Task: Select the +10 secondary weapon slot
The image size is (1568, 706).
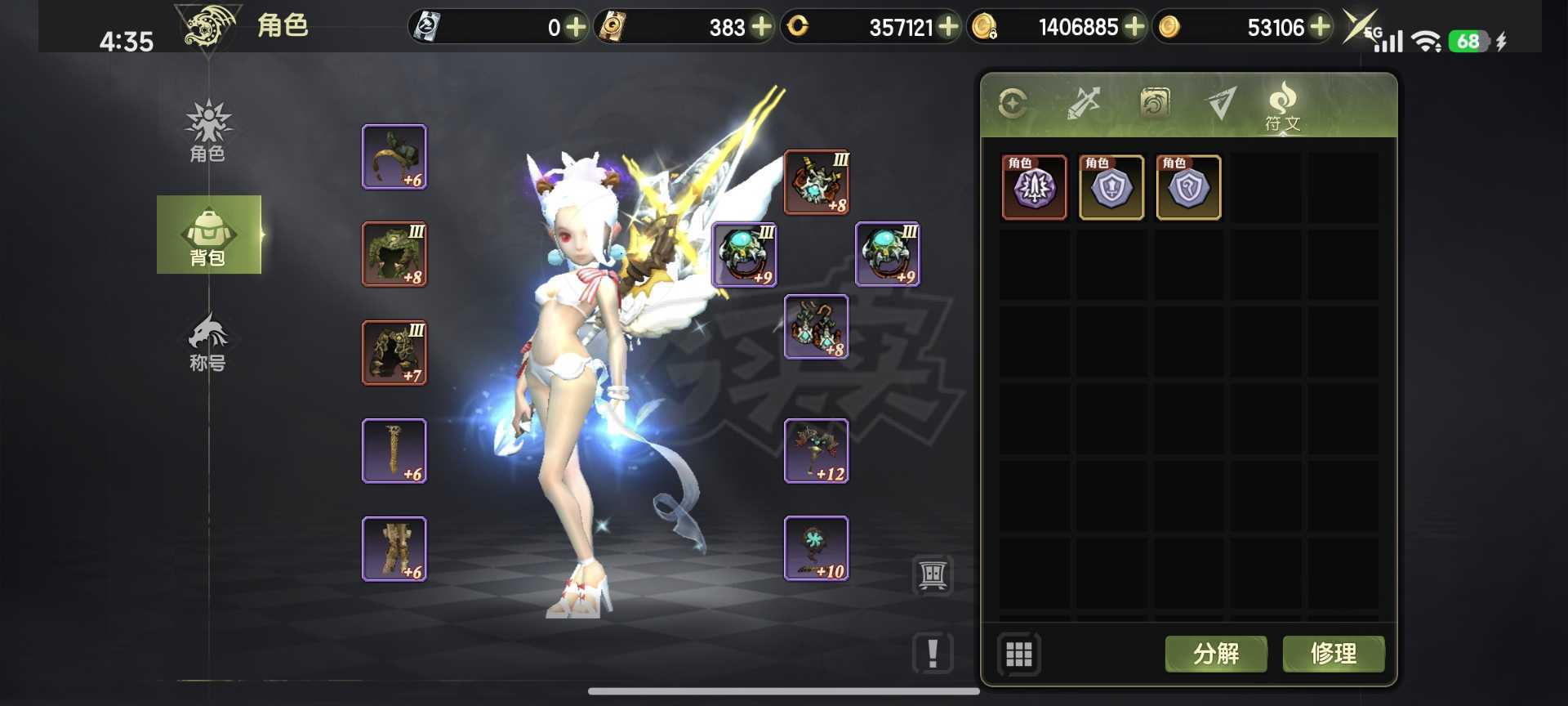Action: (x=816, y=548)
